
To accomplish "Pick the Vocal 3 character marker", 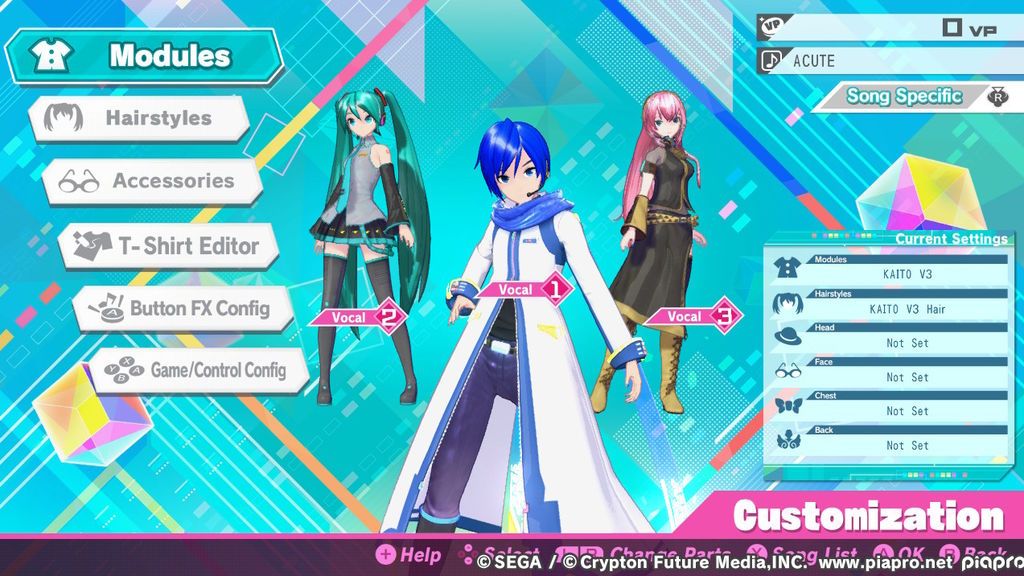I will tap(693, 316).
